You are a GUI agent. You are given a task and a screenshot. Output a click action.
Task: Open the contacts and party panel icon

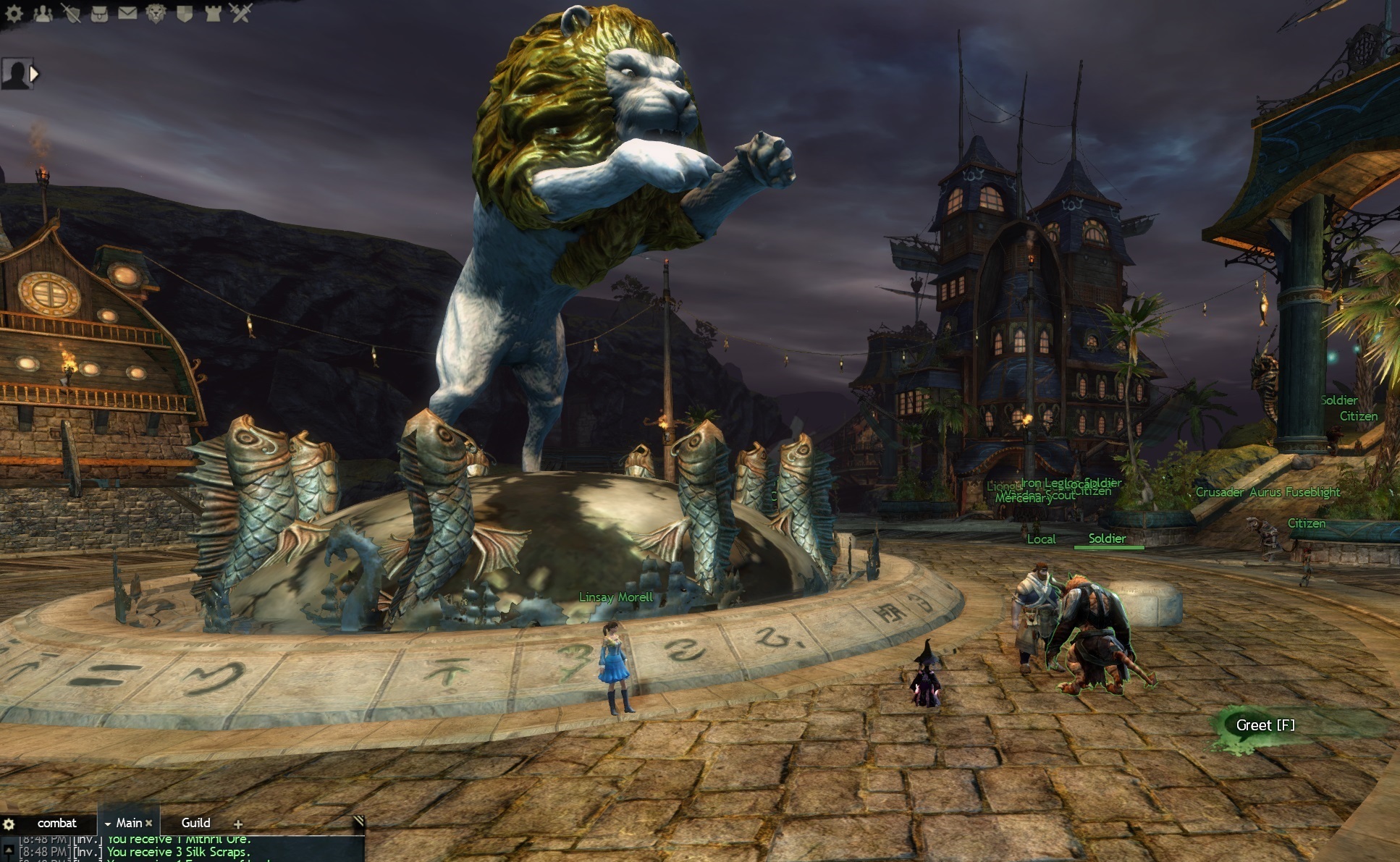point(43,12)
